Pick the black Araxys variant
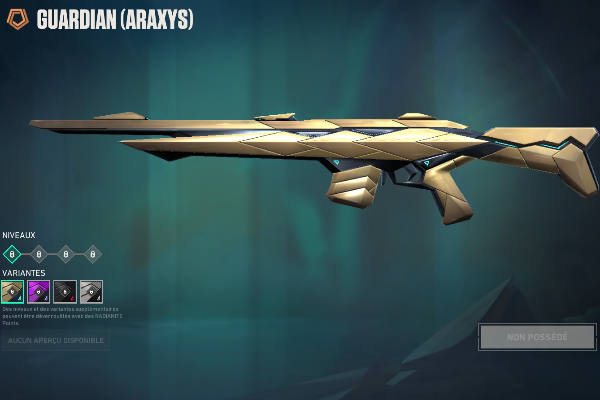The height and width of the screenshot is (400, 600). (x=65, y=291)
